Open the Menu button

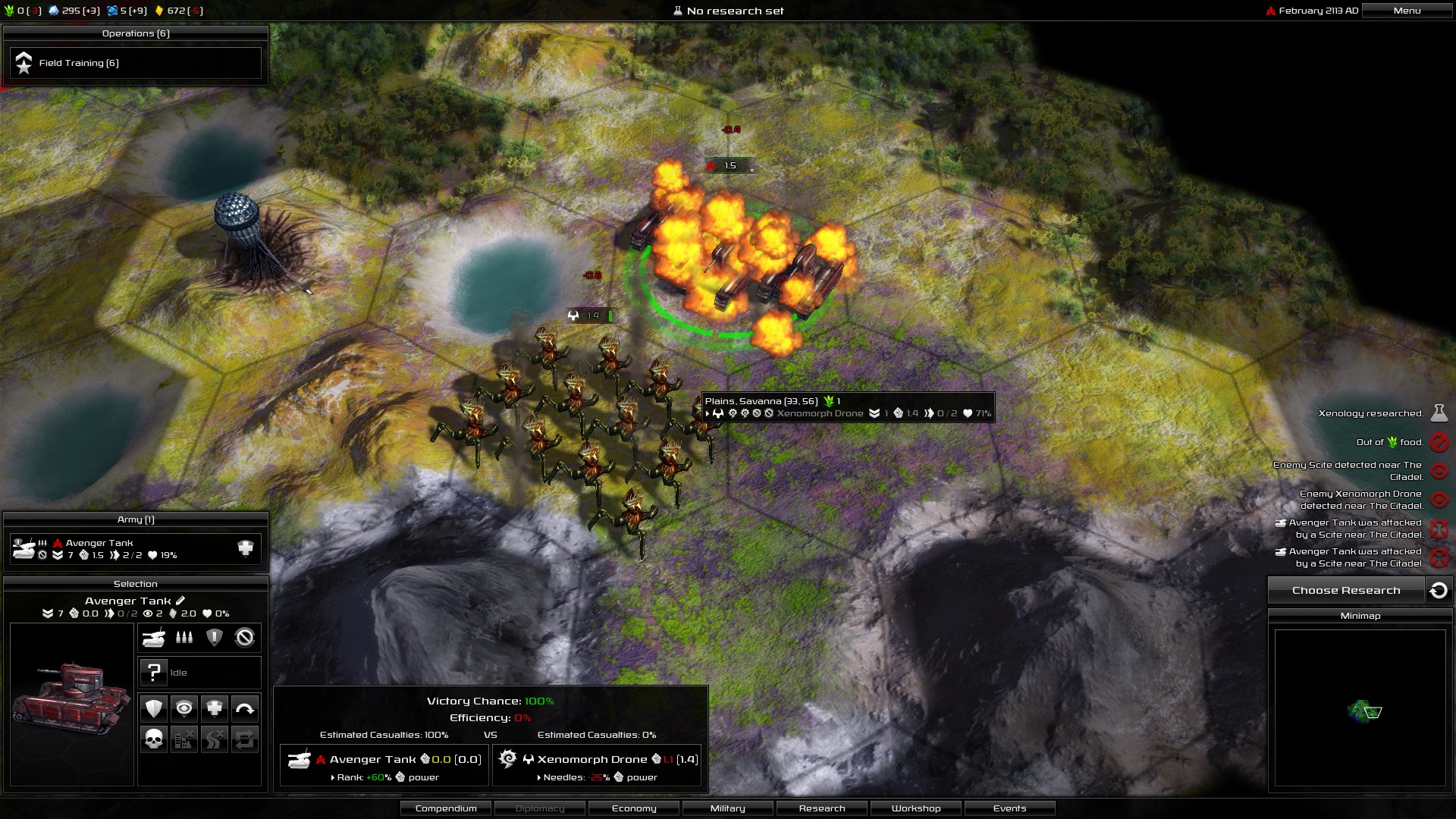pos(1407,11)
